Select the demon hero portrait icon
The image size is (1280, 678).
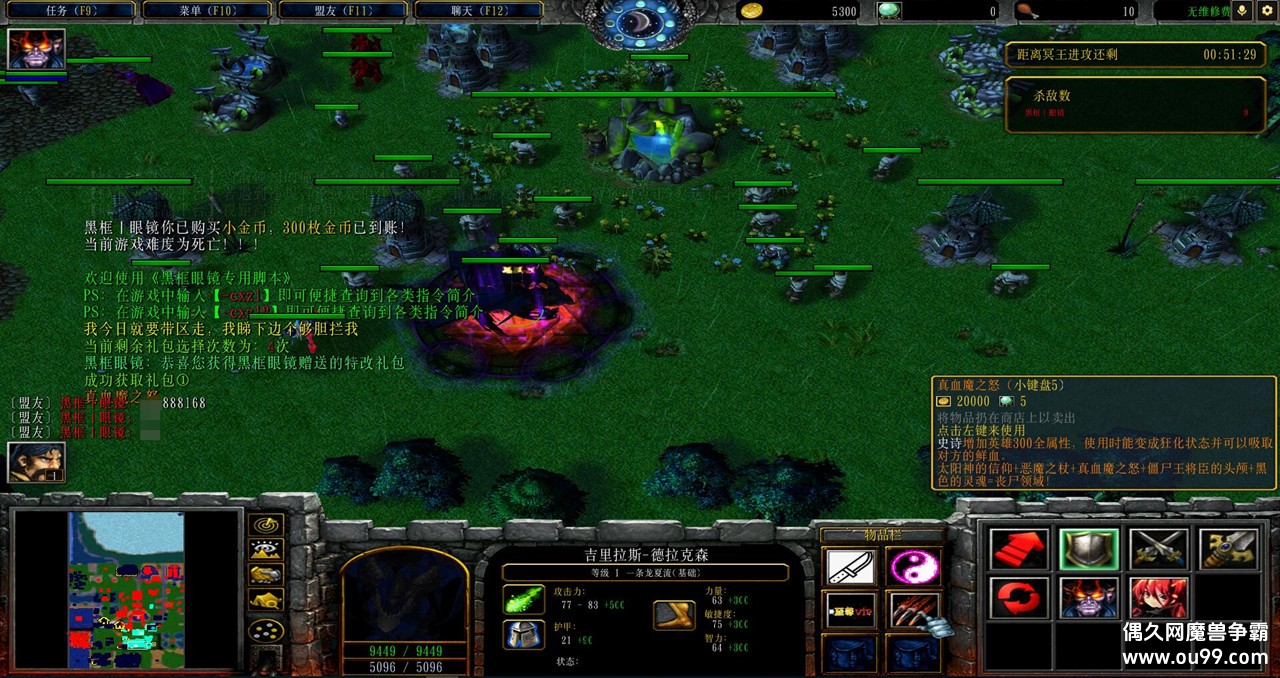[x=37, y=49]
